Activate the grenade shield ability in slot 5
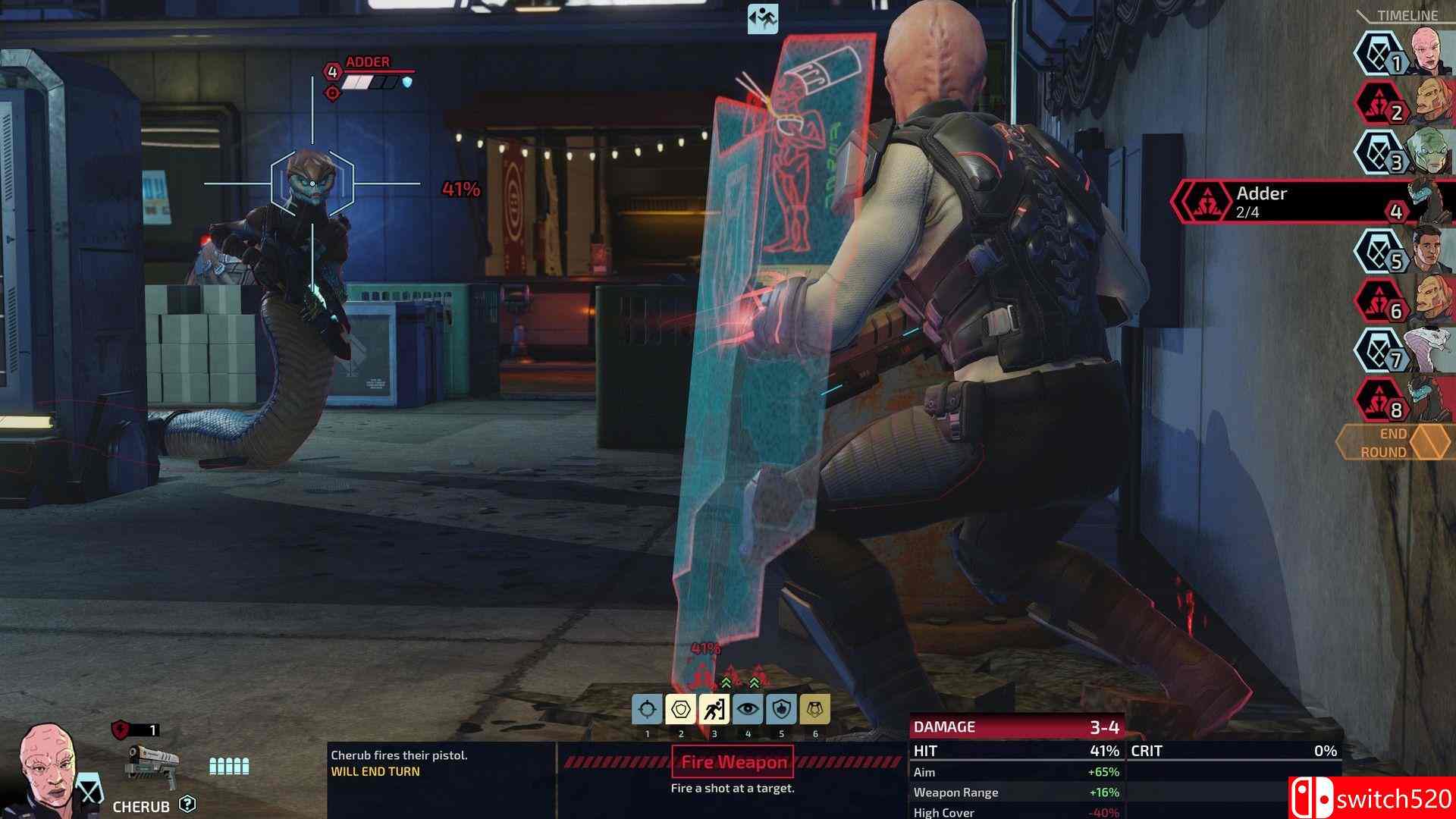Image resolution: width=1456 pixels, height=819 pixels. pyautogui.click(x=780, y=709)
